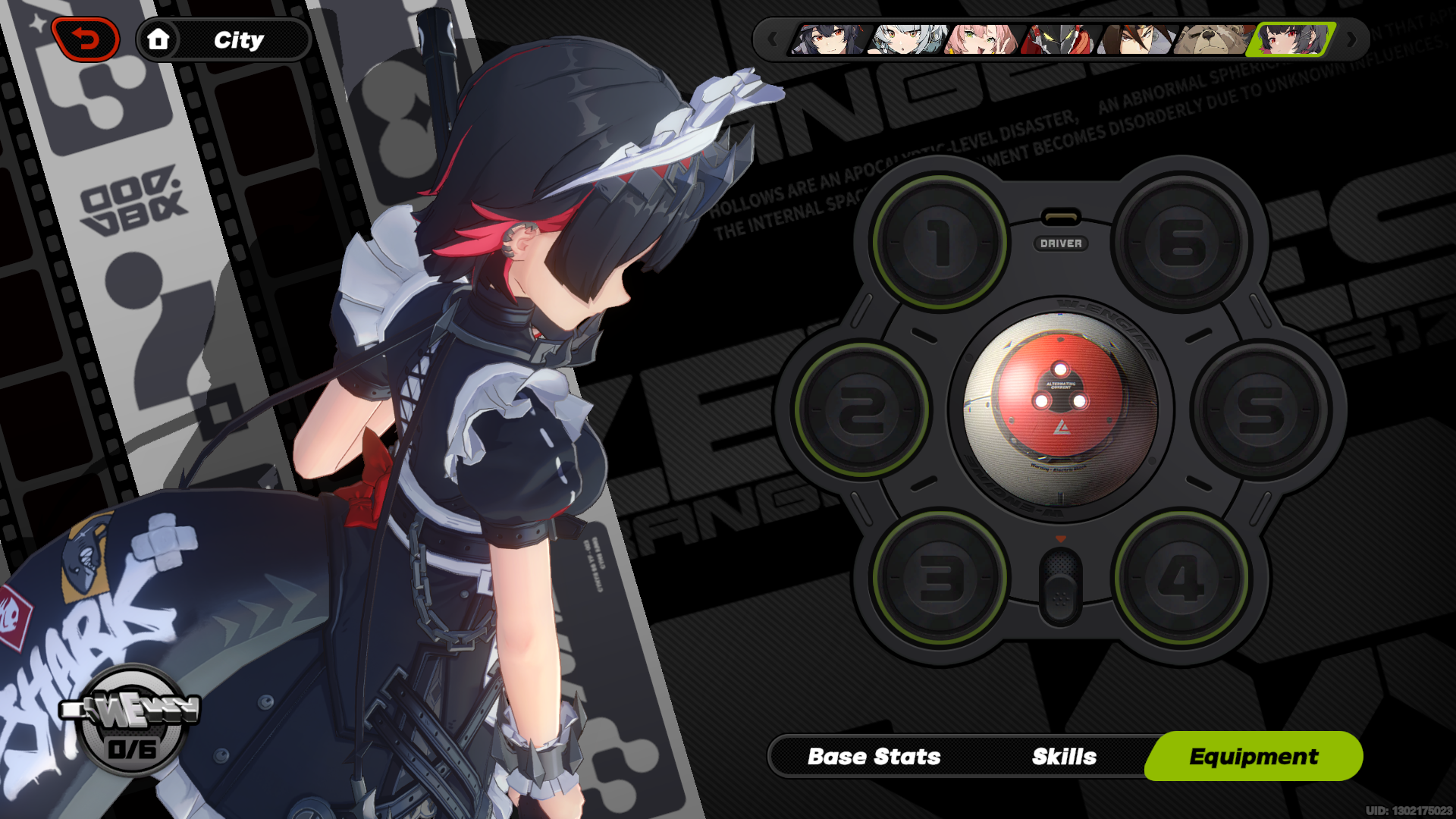Select the central W-Engine sphere
This screenshot has height=819, width=1456.
coord(1061,406)
